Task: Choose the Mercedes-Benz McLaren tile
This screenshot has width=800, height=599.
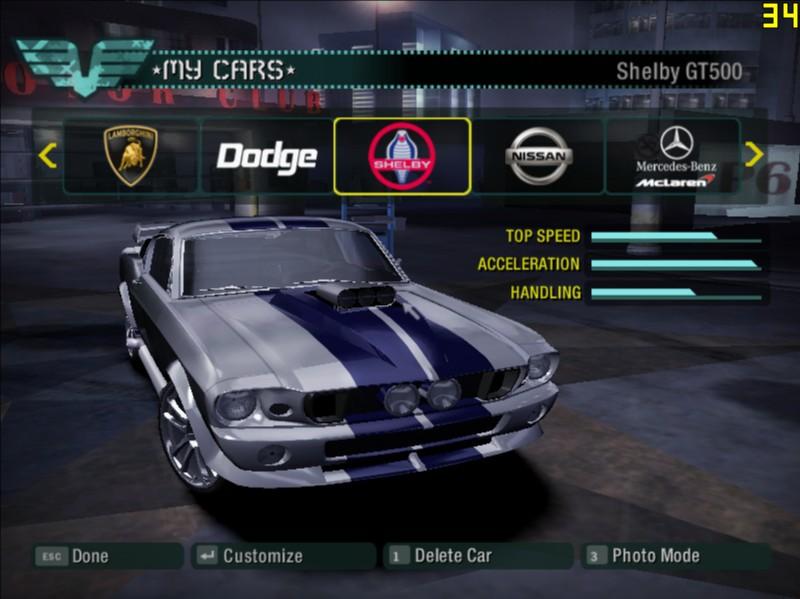Action: point(675,156)
